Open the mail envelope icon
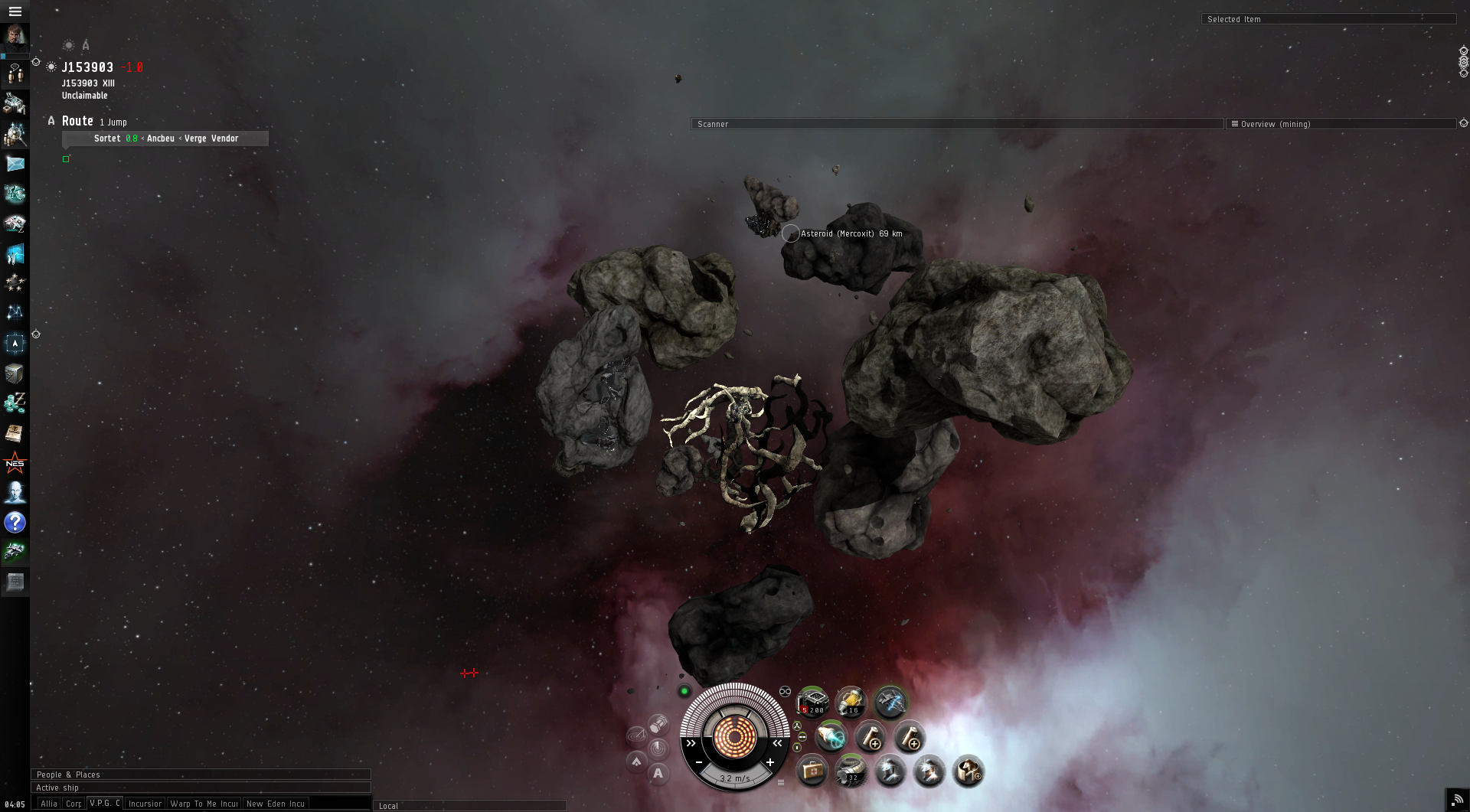Screen dimensions: 1470x812 [15, 164]
